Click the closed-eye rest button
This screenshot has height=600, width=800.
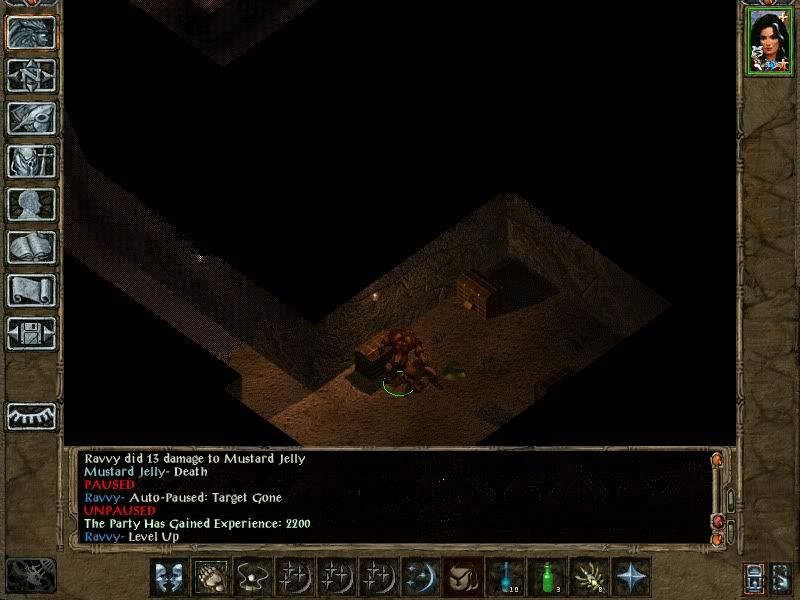(x=31, y=415)
